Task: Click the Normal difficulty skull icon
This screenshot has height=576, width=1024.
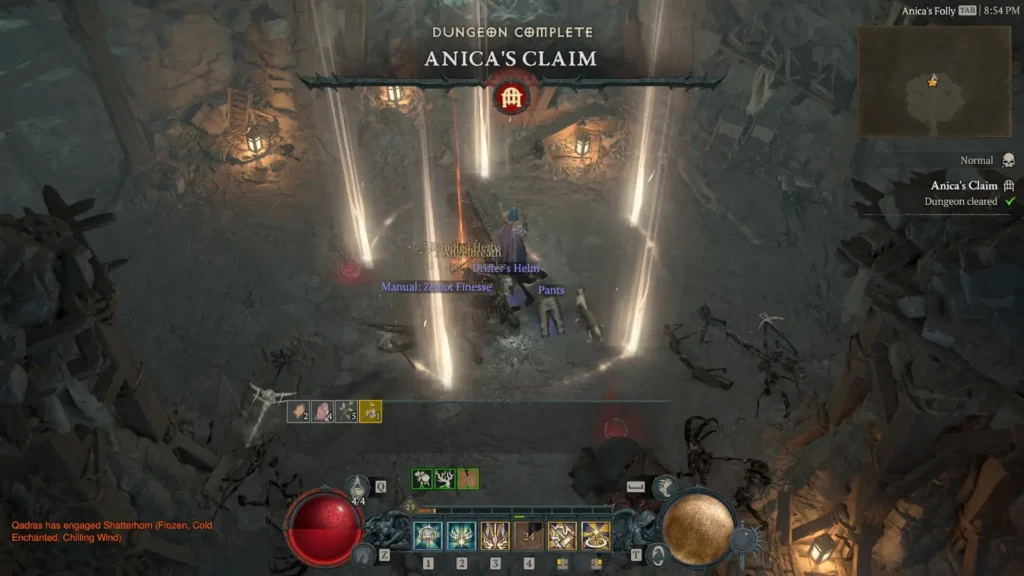Action: [1008, 160]
